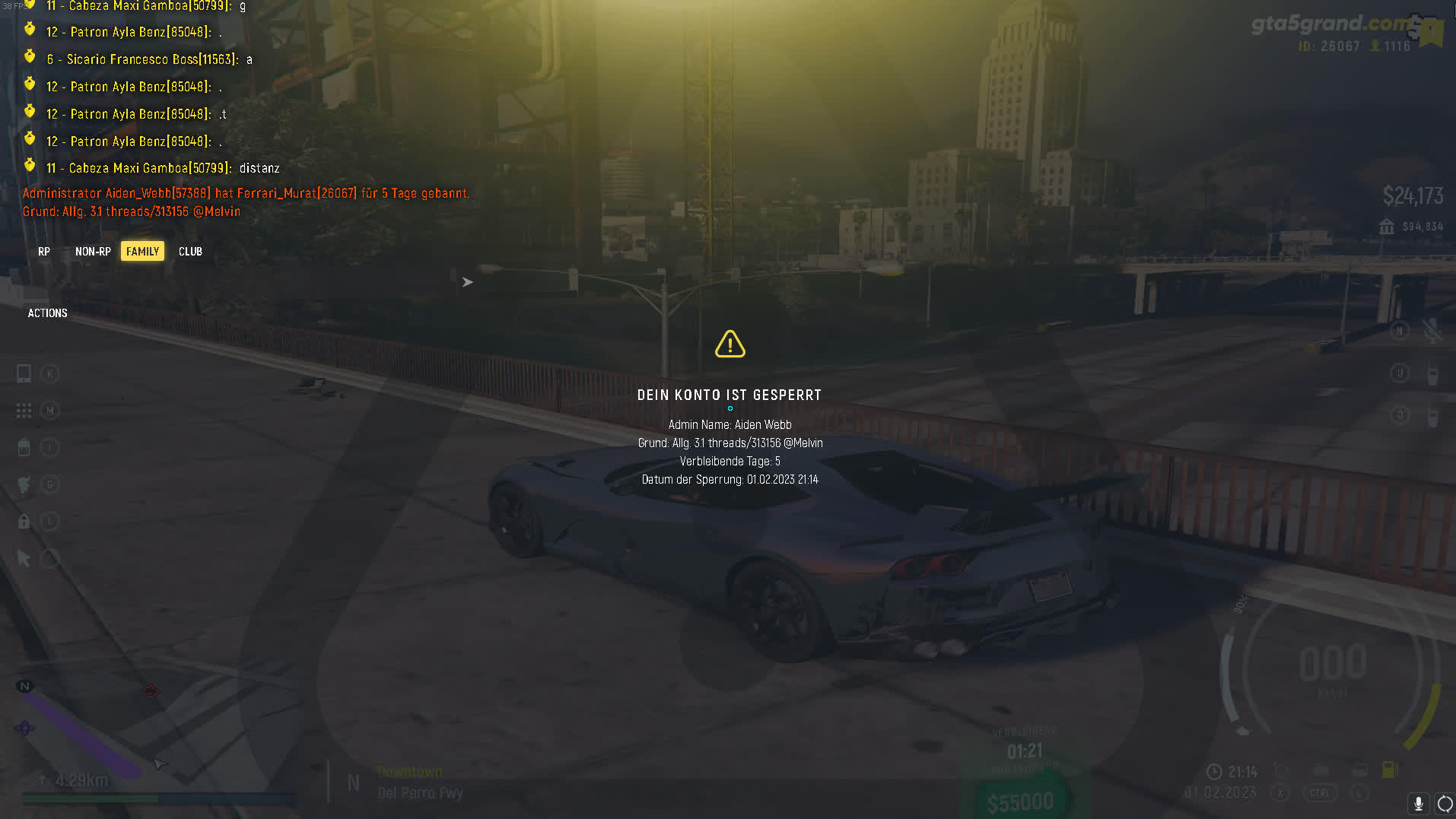
Task: Click the yellow warning triangle icon
Action: point(730,344)
